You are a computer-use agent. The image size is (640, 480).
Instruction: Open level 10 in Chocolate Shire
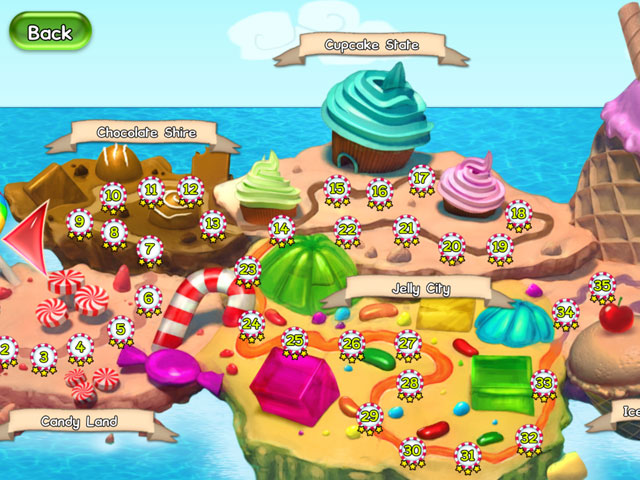[113, 196]
